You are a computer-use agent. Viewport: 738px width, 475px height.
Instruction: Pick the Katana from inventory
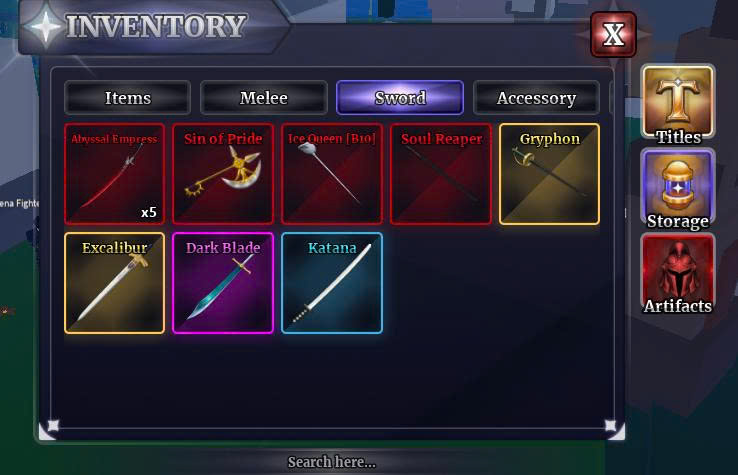331,283
